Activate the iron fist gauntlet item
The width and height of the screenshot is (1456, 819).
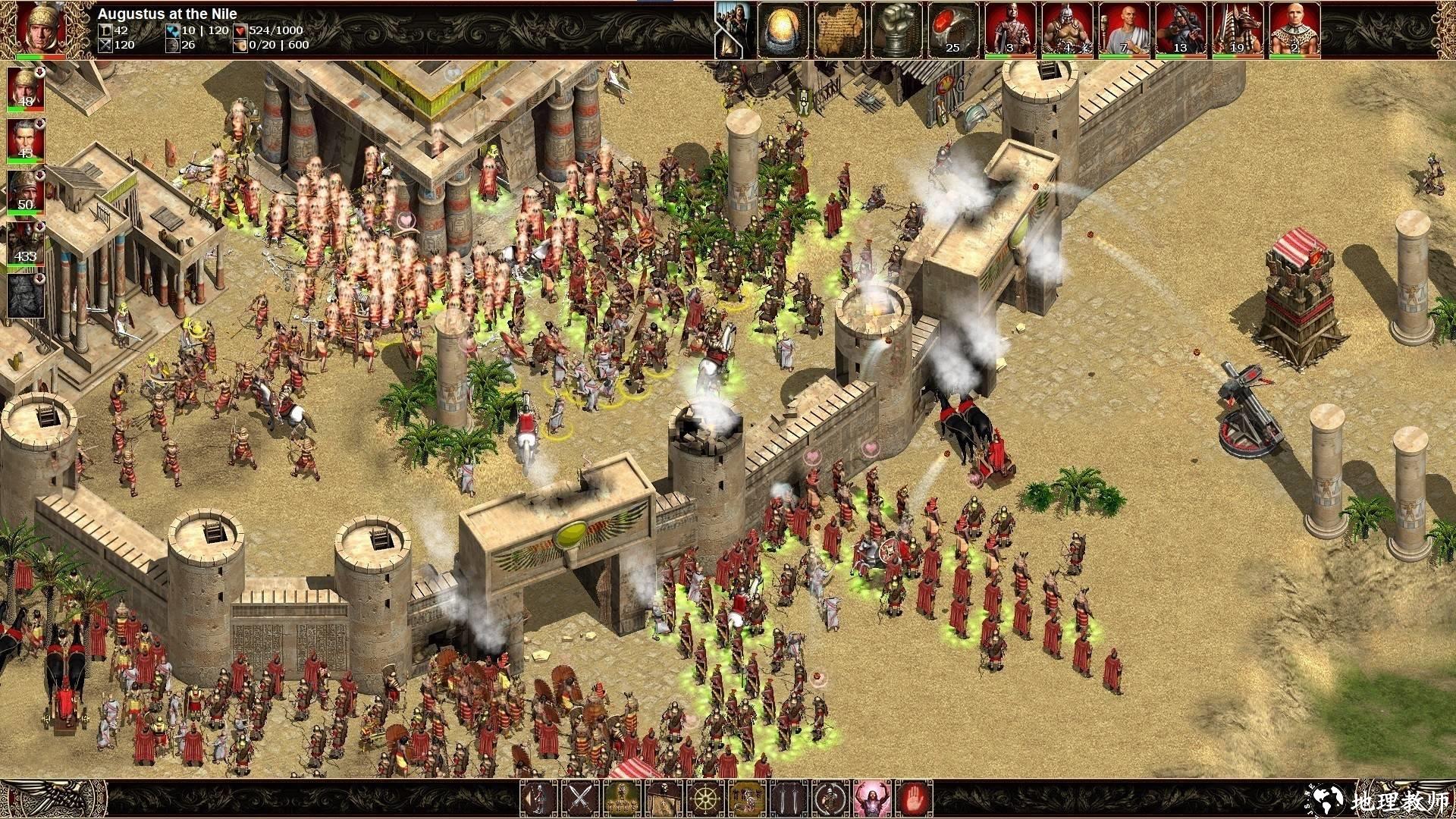896,30
